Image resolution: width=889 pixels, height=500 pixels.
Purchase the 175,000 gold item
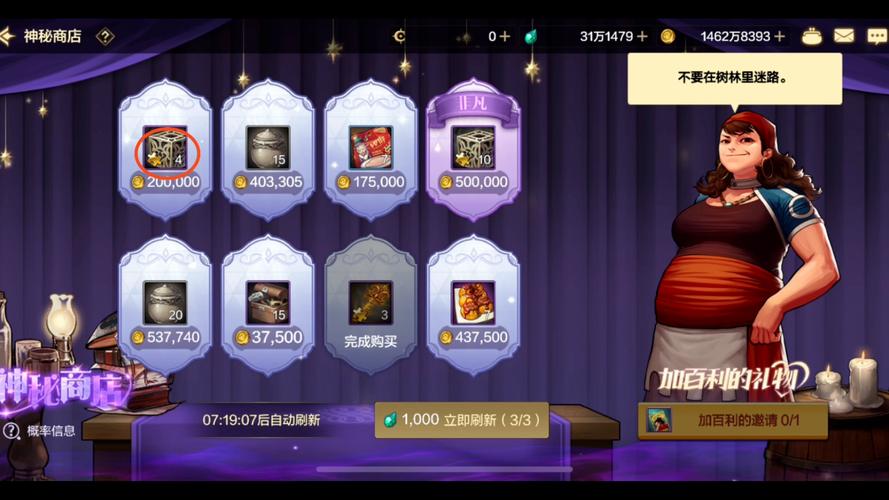coord(370,150)
